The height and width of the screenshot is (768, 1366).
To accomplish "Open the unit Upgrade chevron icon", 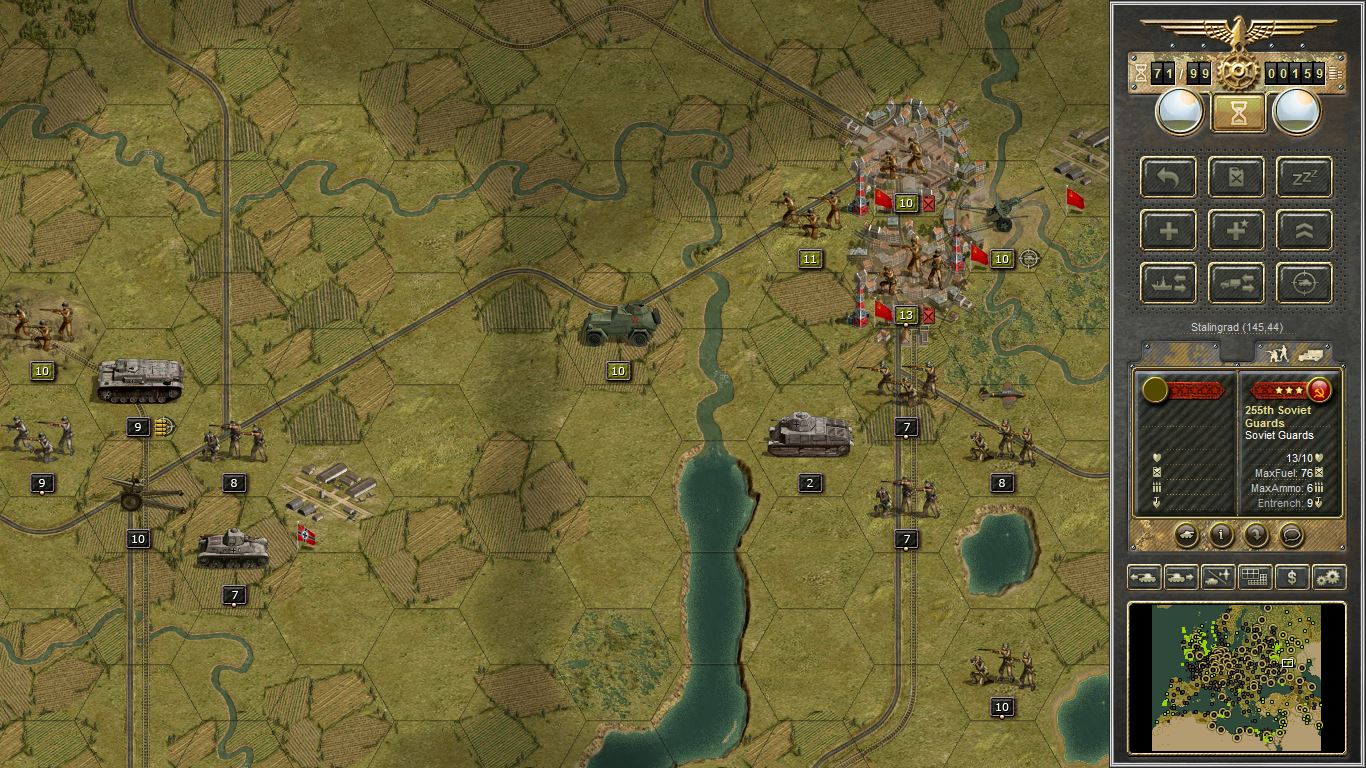I will click(x=1303, y=230).
